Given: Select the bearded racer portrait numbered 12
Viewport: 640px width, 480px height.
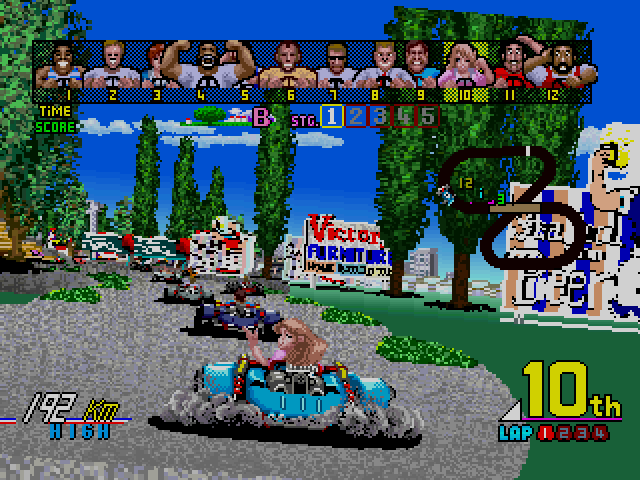Looking at the screenshot, I should [567, 64].
